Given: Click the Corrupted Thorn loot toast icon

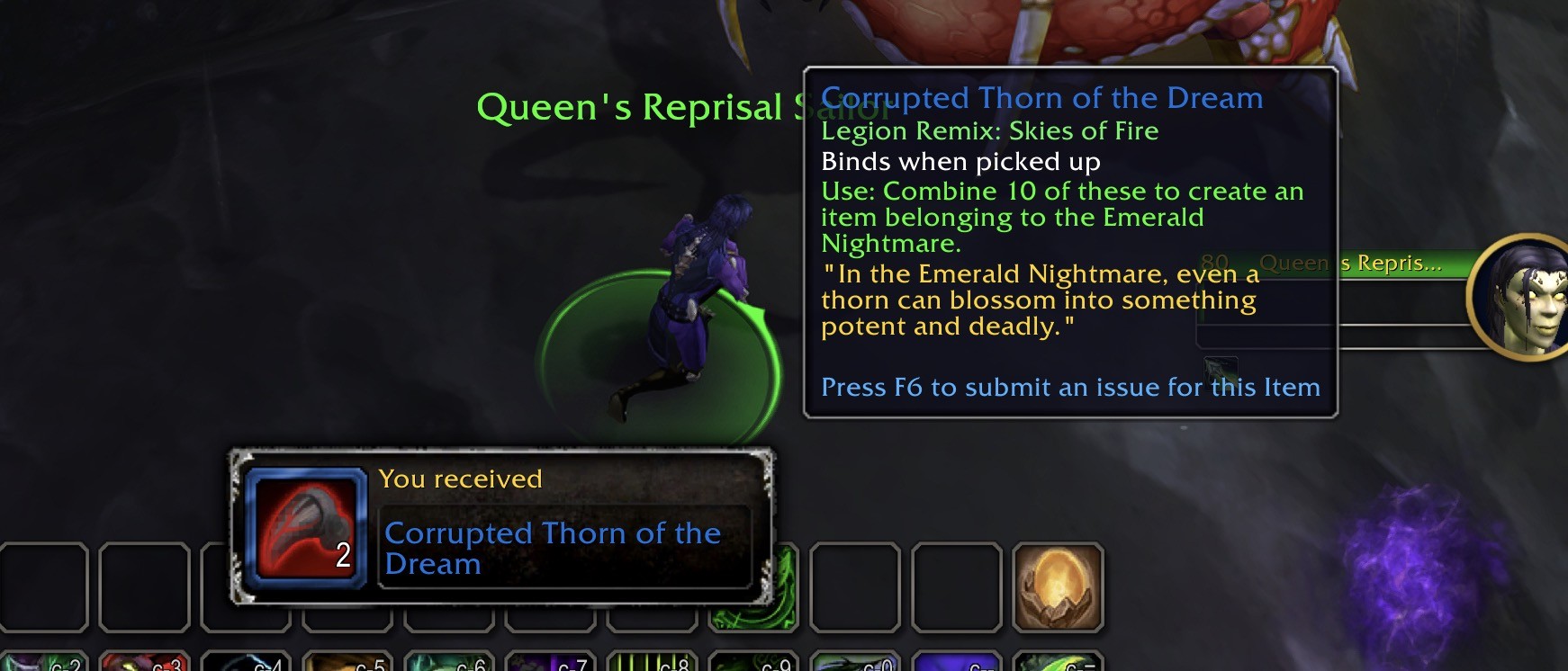Looking at the screenshot, I should pyautogui.click(x=307, y=527).
